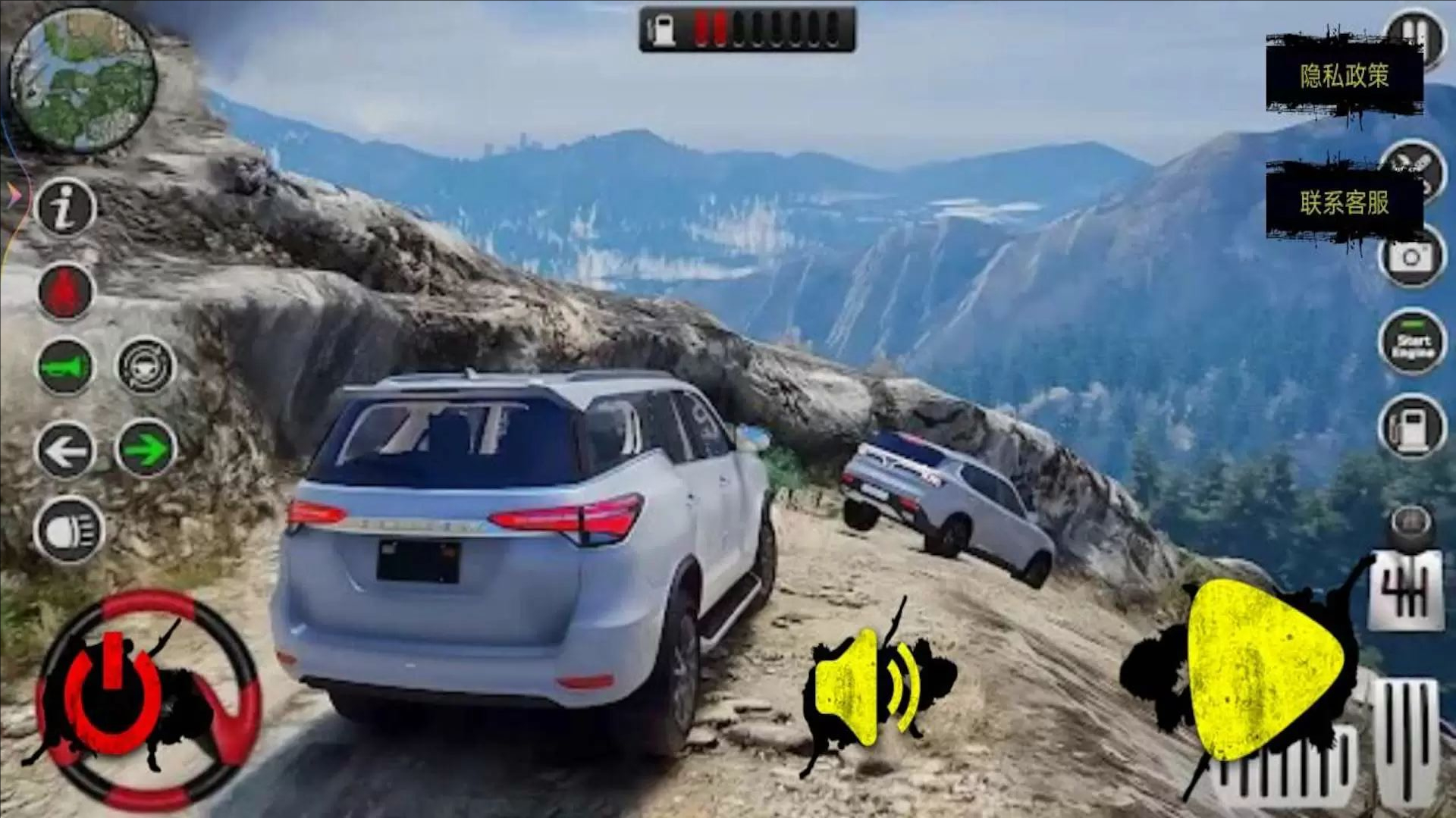
Task: Click the wide brake pedal
Action: [x=1289, y=769]
